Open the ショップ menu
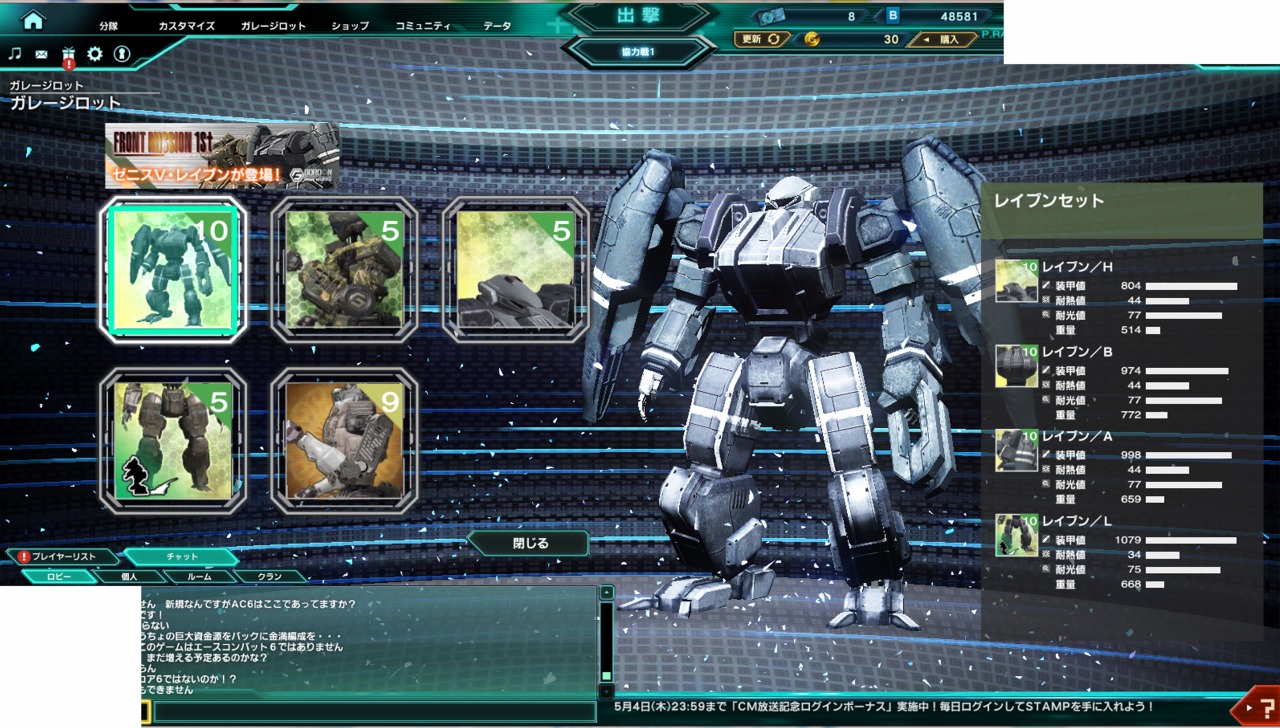This screenshot has height=728, width=1280. [x=350, y=26]
